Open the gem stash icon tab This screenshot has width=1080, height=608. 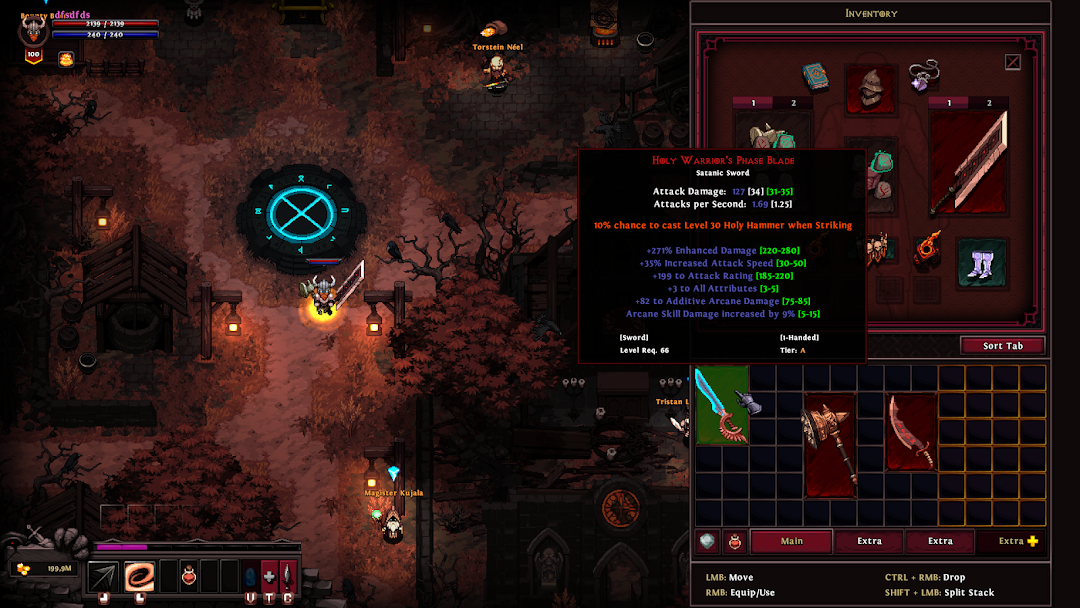(708, 541)
